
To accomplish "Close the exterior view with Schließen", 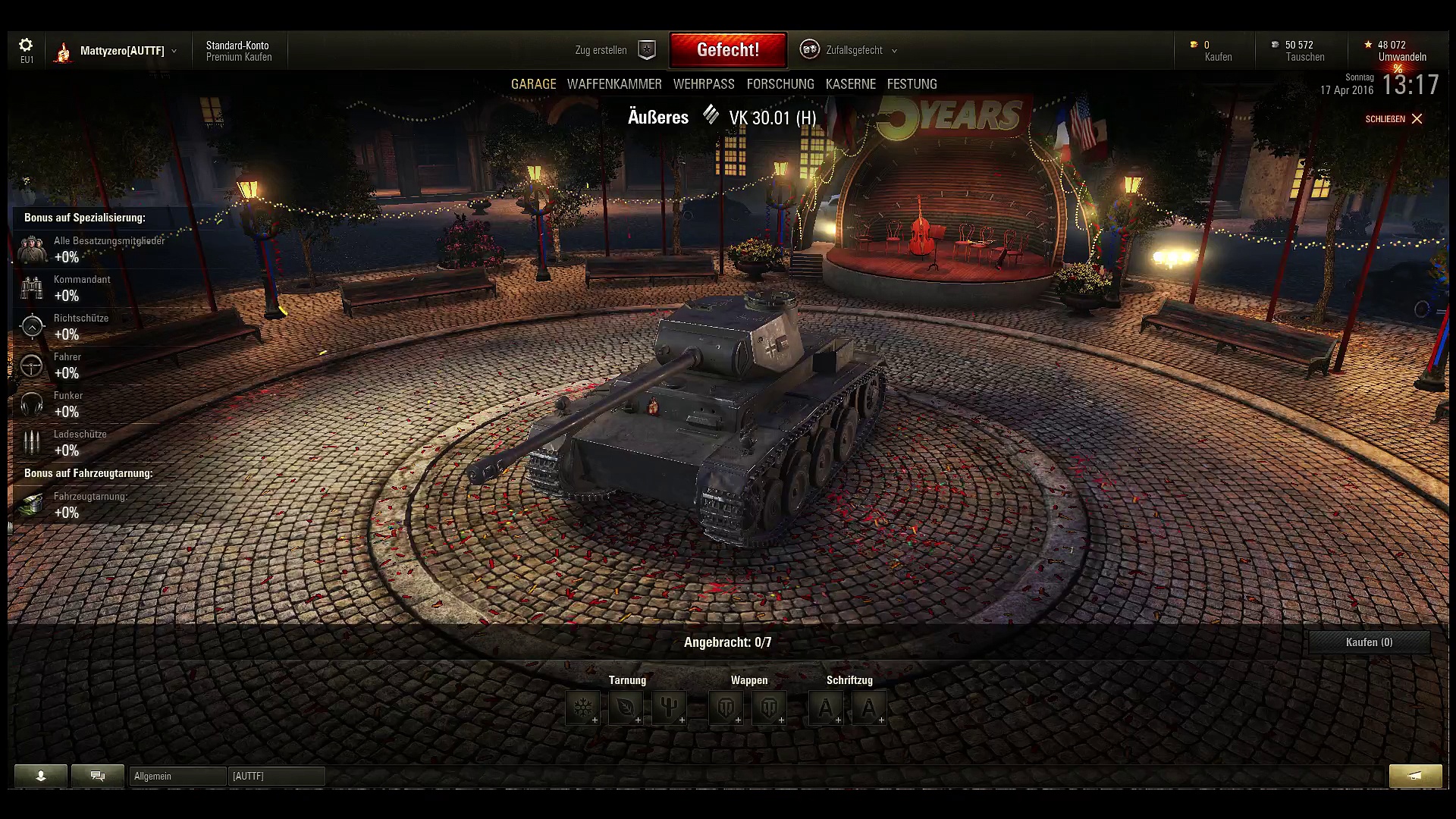I will pyautogui.click(x=1394, y=119).
